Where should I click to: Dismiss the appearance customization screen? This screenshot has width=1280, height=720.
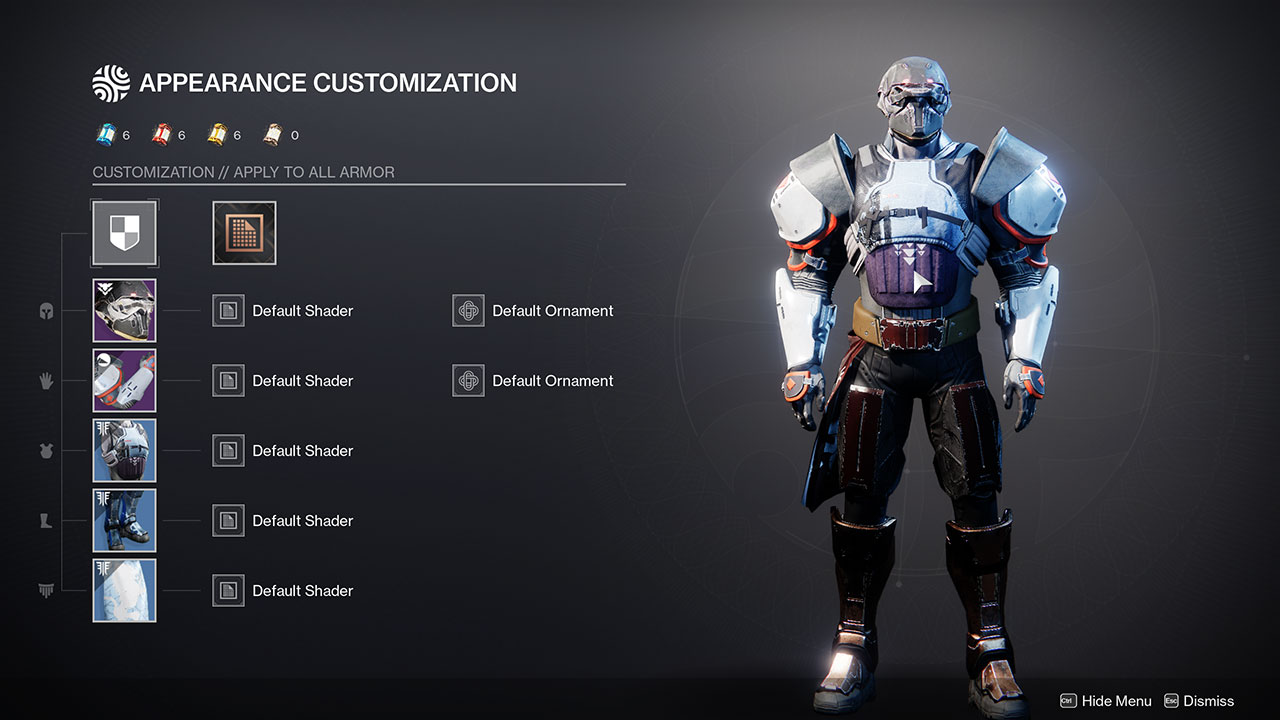click(1199, 701)
